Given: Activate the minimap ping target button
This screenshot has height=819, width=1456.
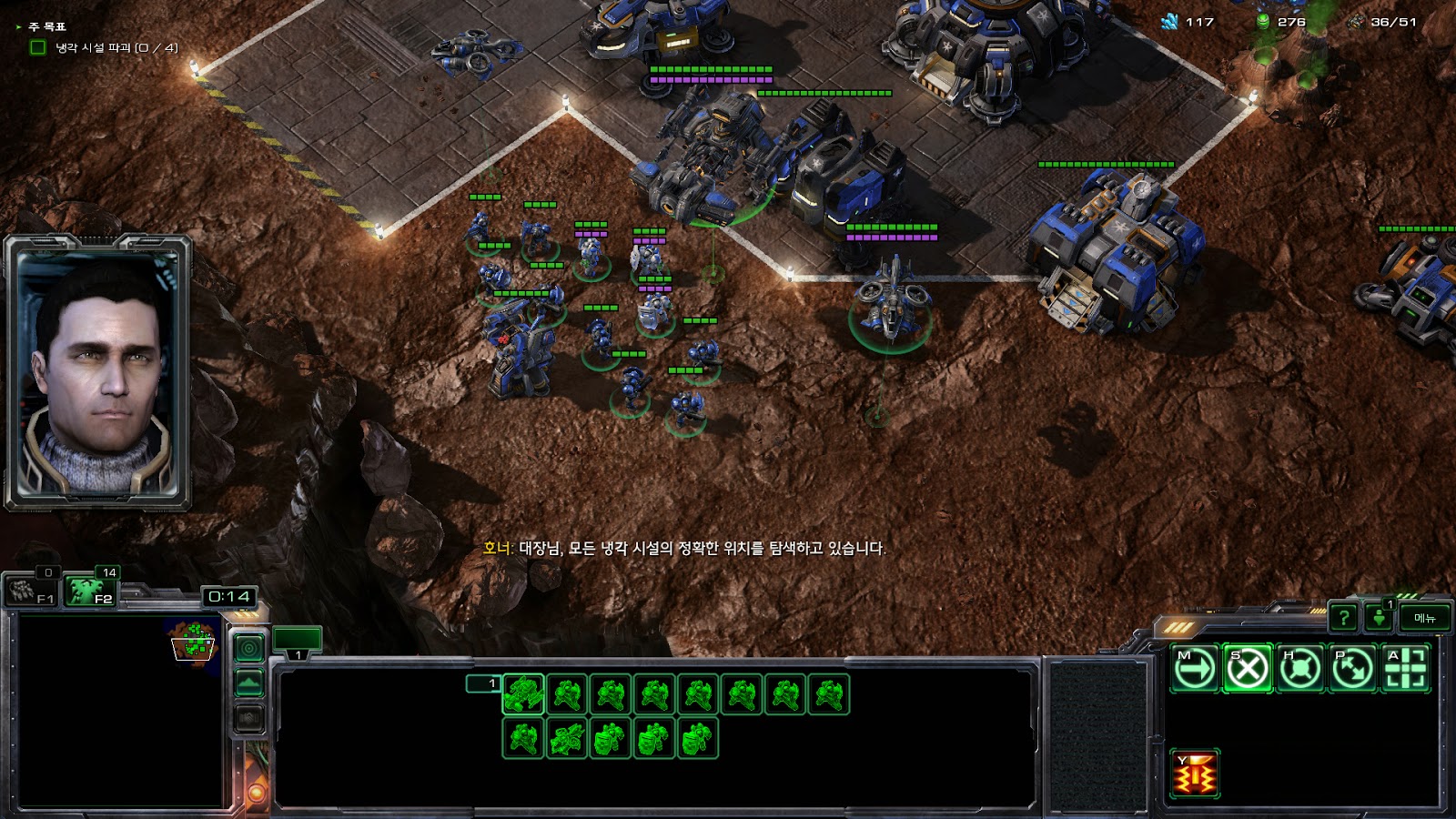Looking at the screenshot, I should (x=249, y=648).
